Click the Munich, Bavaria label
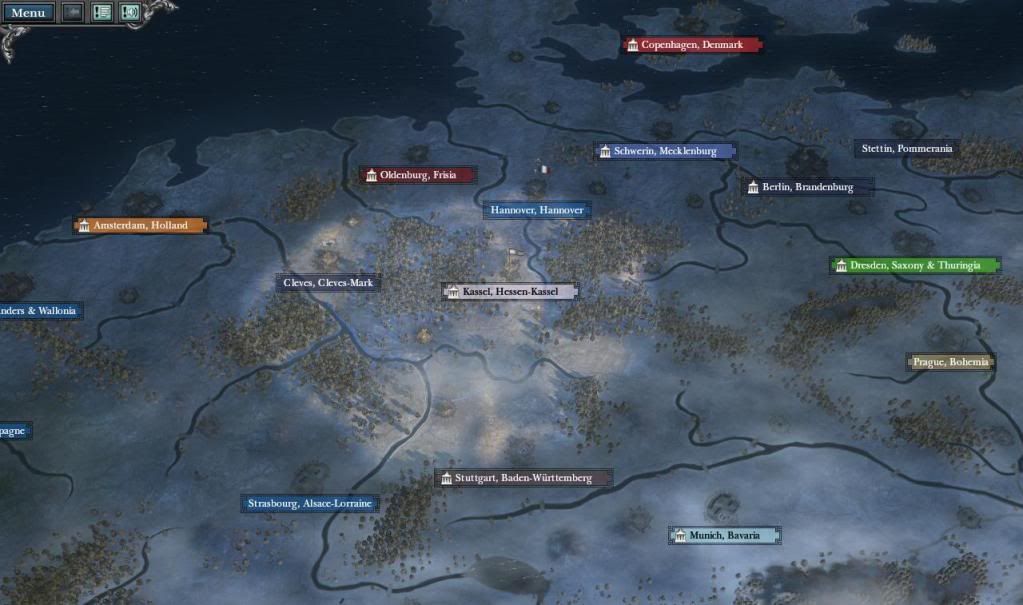The image size is (1023, 605). [724, 536]
